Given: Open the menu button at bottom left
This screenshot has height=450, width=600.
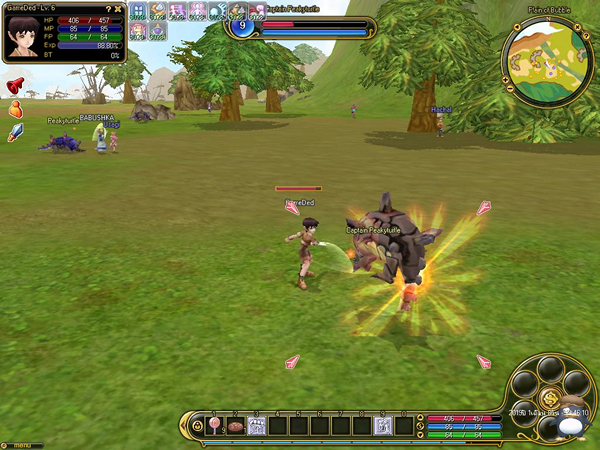Looking at the screenshot, I should tap(18, 444).
